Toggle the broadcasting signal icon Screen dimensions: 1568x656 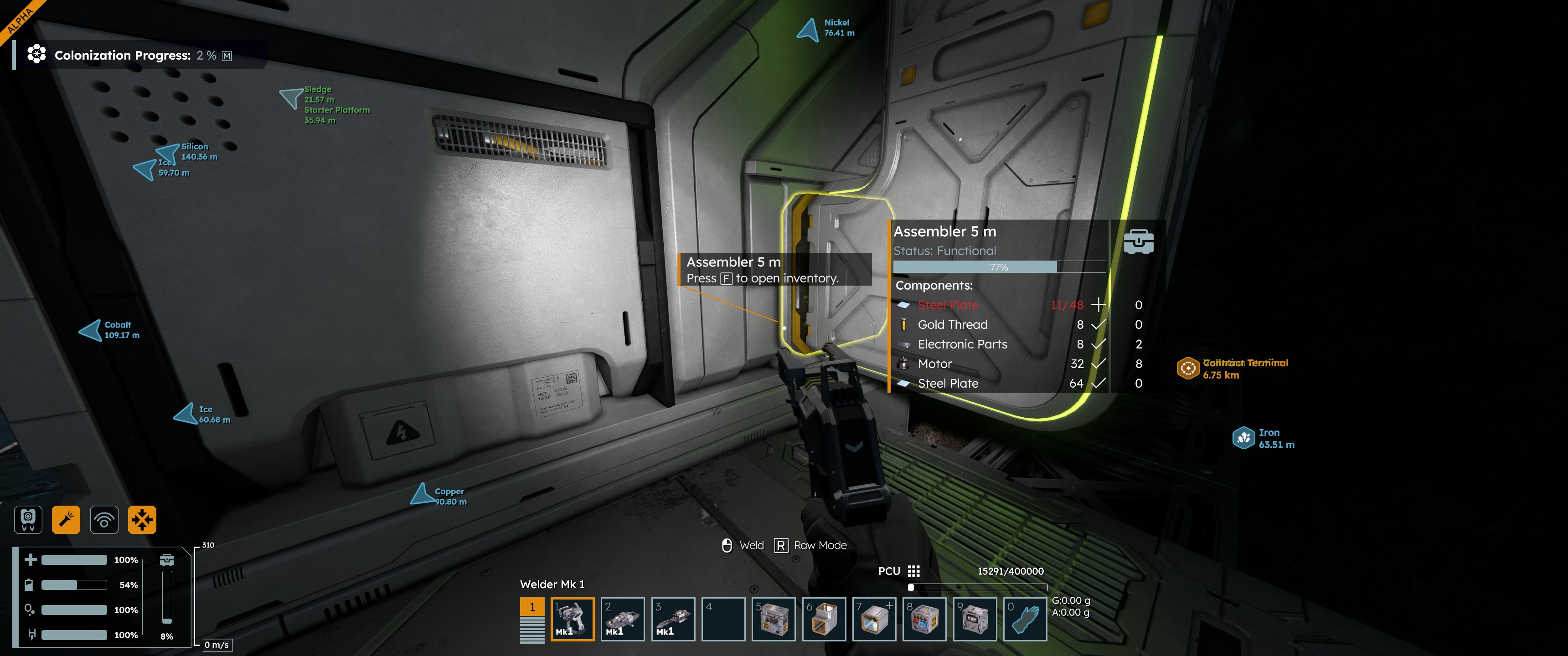pos(104,520)
